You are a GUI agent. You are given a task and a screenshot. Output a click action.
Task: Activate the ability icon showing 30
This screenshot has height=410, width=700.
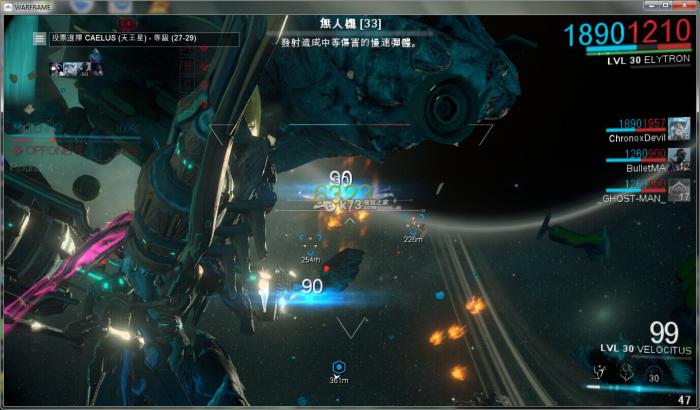pyautogui.click(x=652, y=373)
